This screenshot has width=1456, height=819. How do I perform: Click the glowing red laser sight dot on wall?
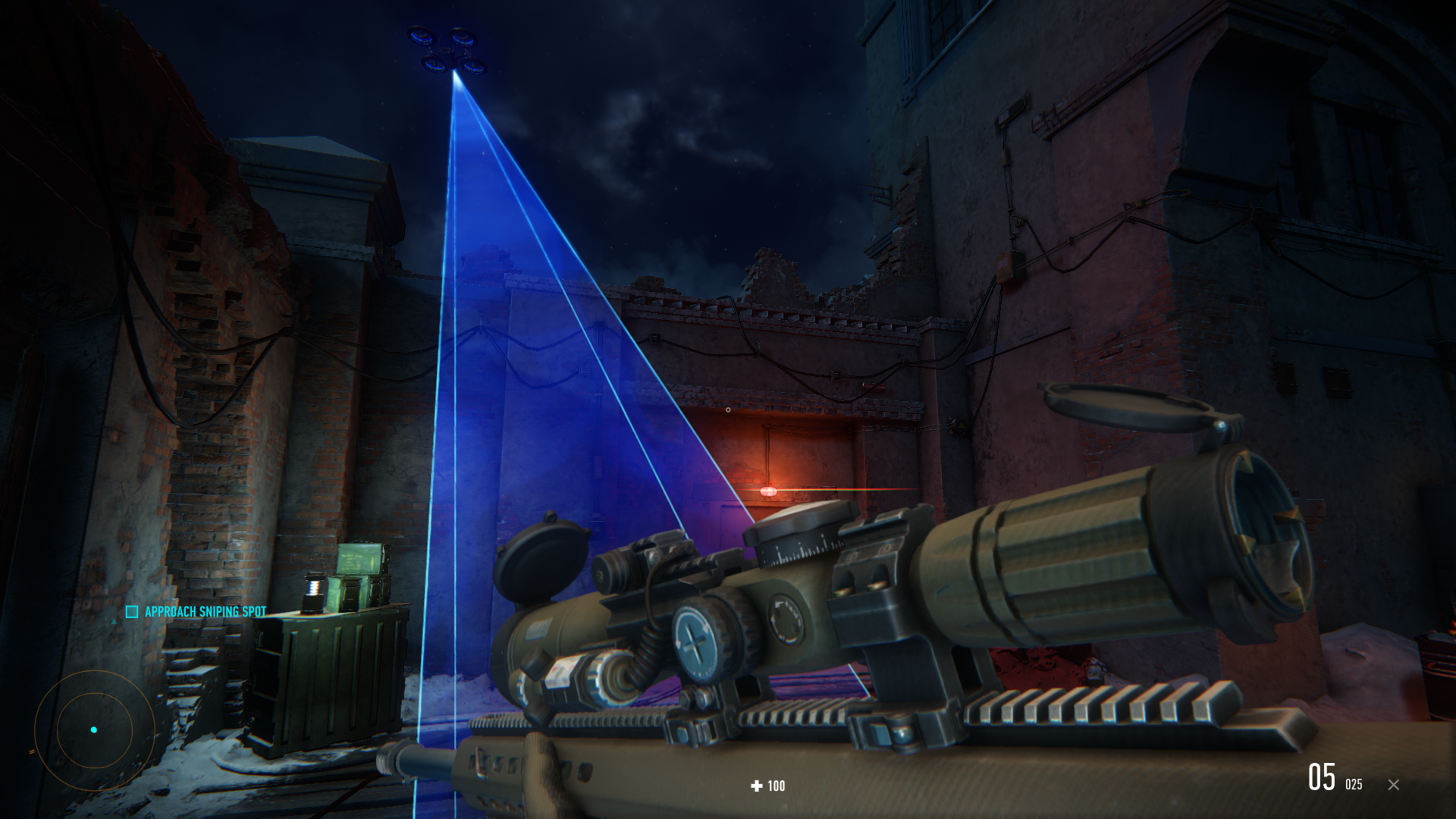769,491
